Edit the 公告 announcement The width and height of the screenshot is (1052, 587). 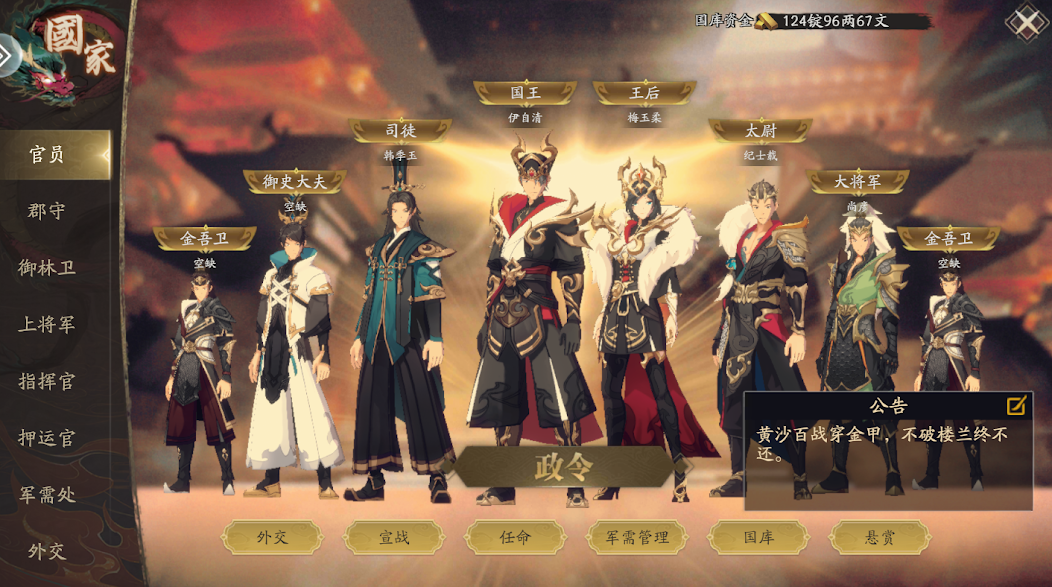pos(1015,405)
